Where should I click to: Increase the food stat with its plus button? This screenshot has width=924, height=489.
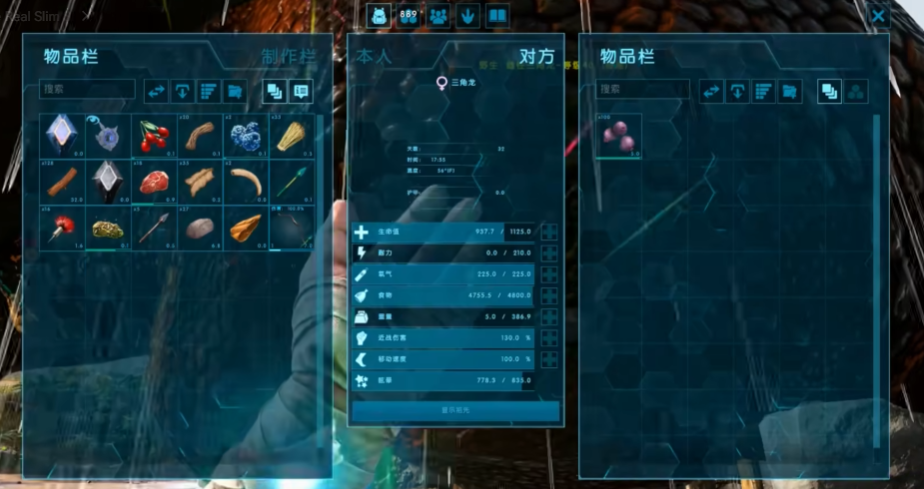click(549, 296)
